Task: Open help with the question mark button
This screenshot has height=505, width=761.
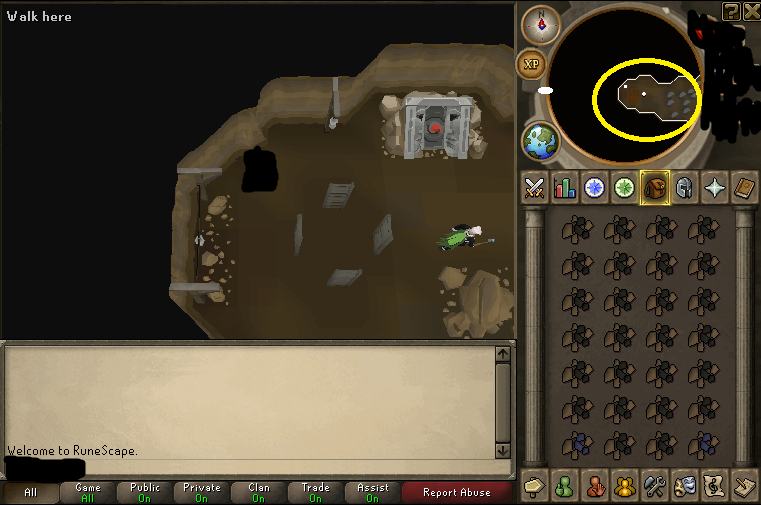Action: pos(732,11)
